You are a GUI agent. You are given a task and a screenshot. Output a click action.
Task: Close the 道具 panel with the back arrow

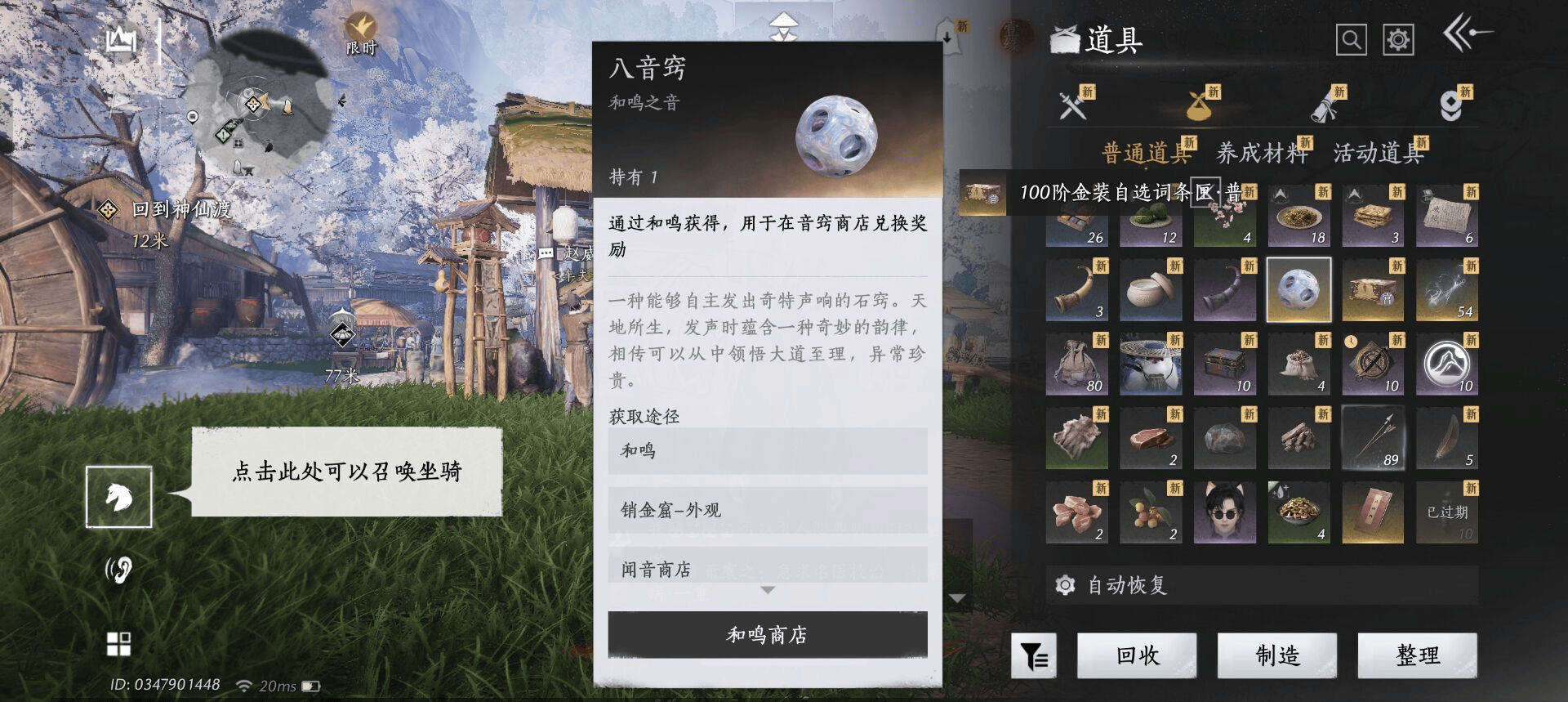point(1467,34)
